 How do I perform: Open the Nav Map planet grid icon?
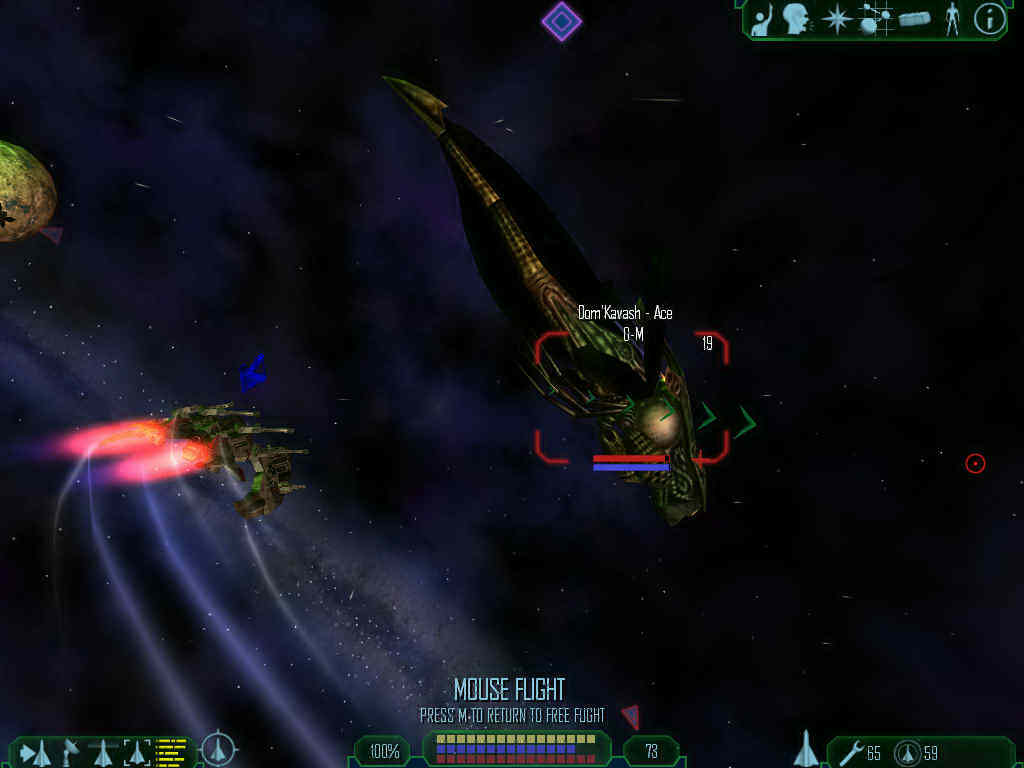[875, 19]
